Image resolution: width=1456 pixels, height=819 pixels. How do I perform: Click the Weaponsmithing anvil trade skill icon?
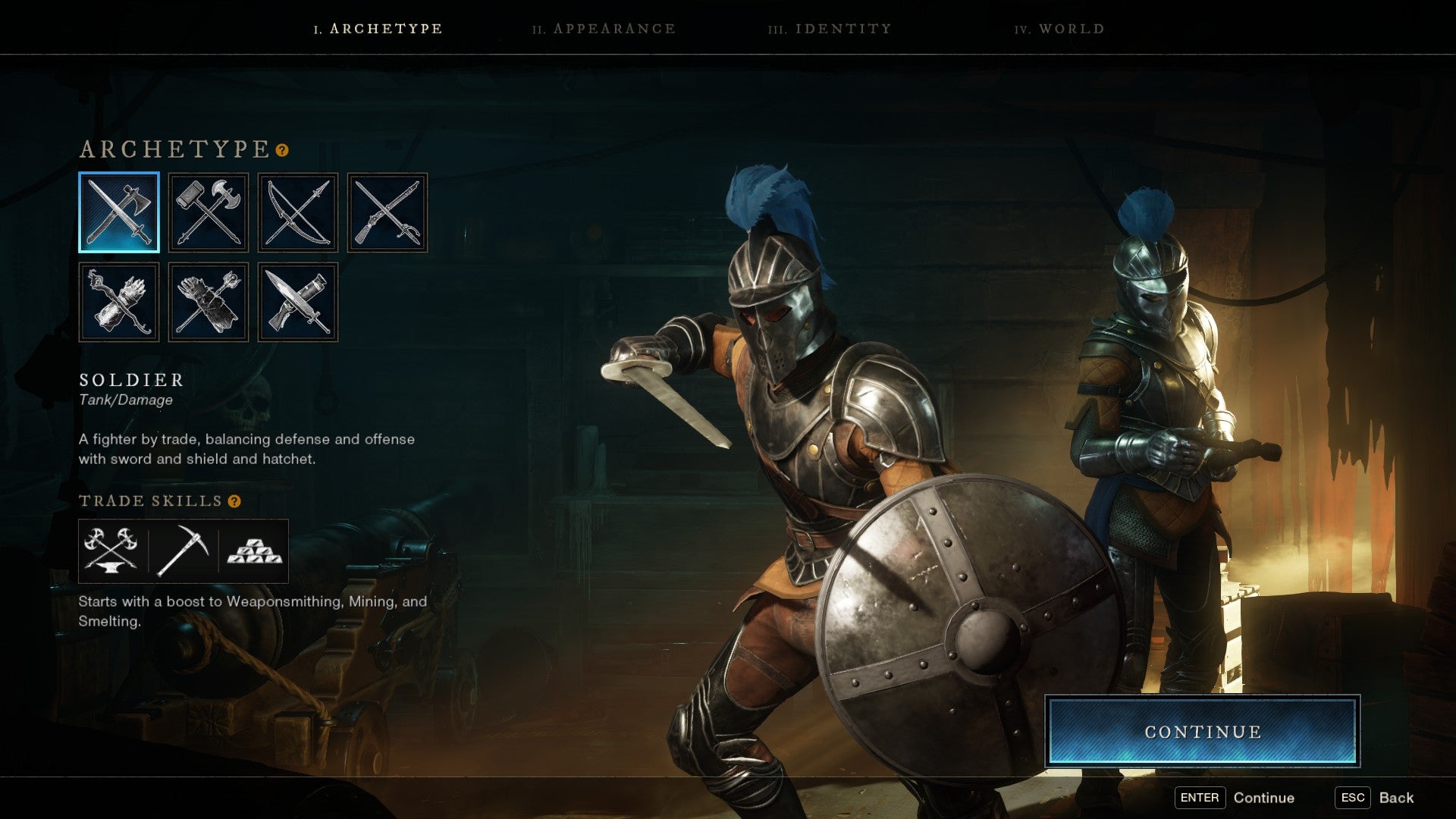click(112, 551)
